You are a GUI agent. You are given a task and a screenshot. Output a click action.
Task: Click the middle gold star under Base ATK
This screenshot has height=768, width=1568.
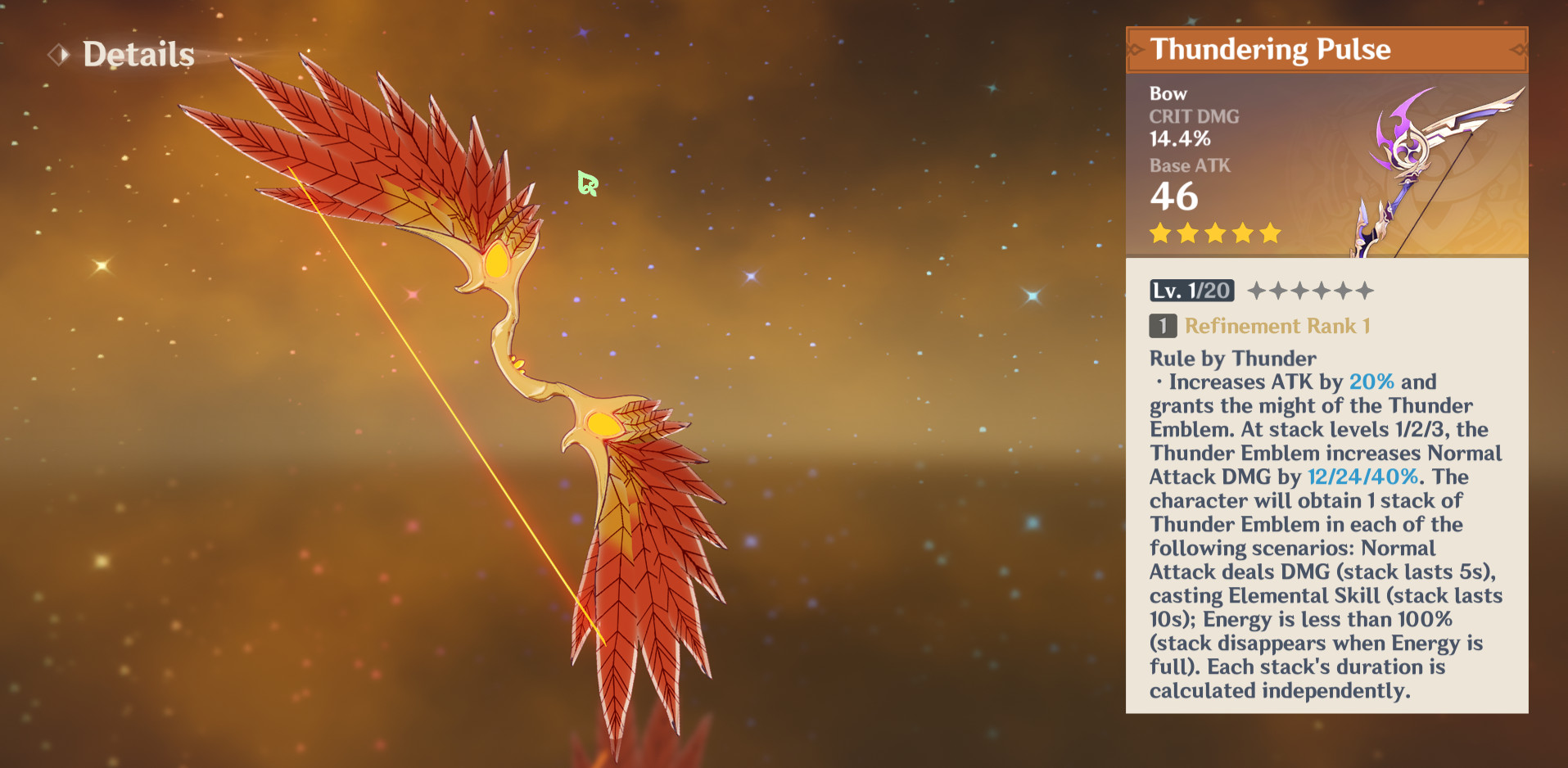[1214, 233]
